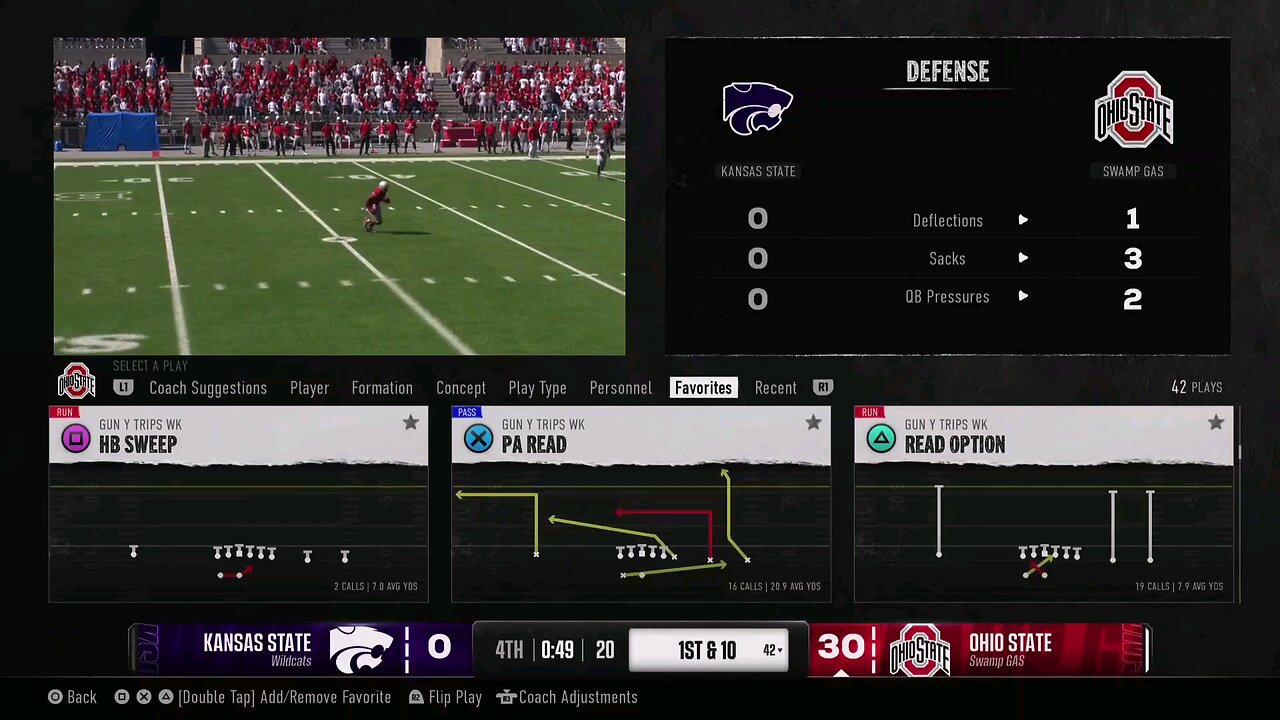Screen dimensions: 1280x720
Task: Open the Recent plays tab
Action: pos(776,388)
